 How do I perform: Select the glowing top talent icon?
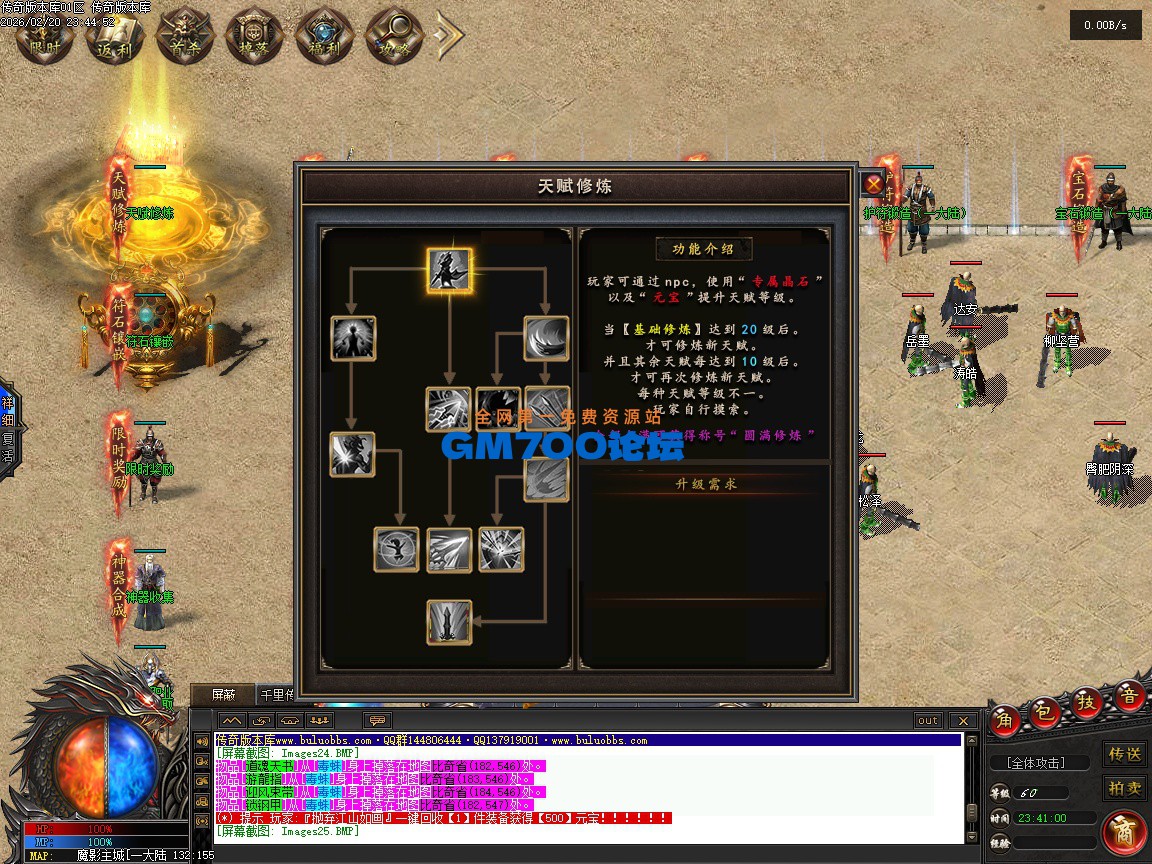[450, 271]
